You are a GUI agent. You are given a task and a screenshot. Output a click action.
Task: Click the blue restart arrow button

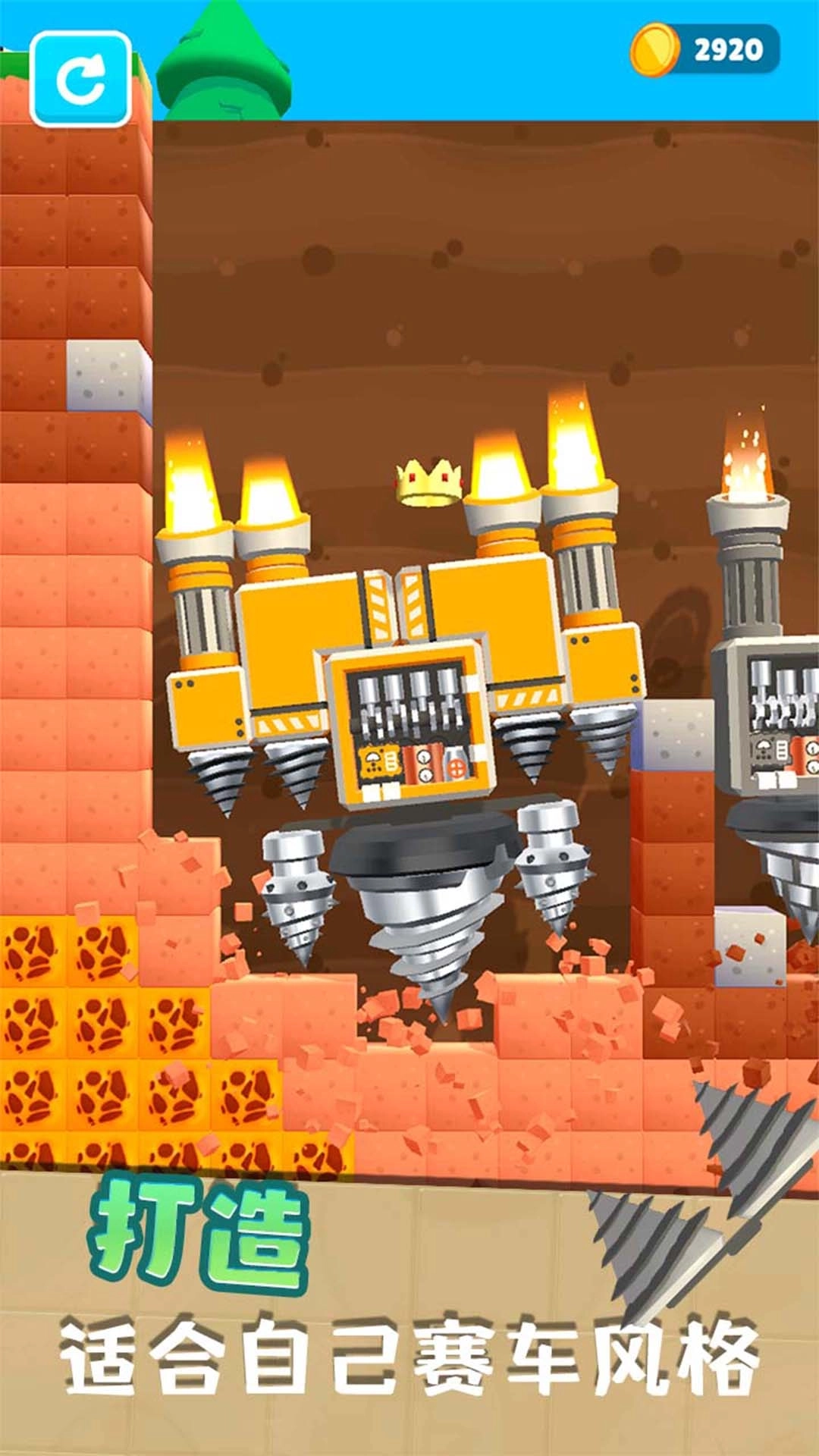(x=80, y=79)
